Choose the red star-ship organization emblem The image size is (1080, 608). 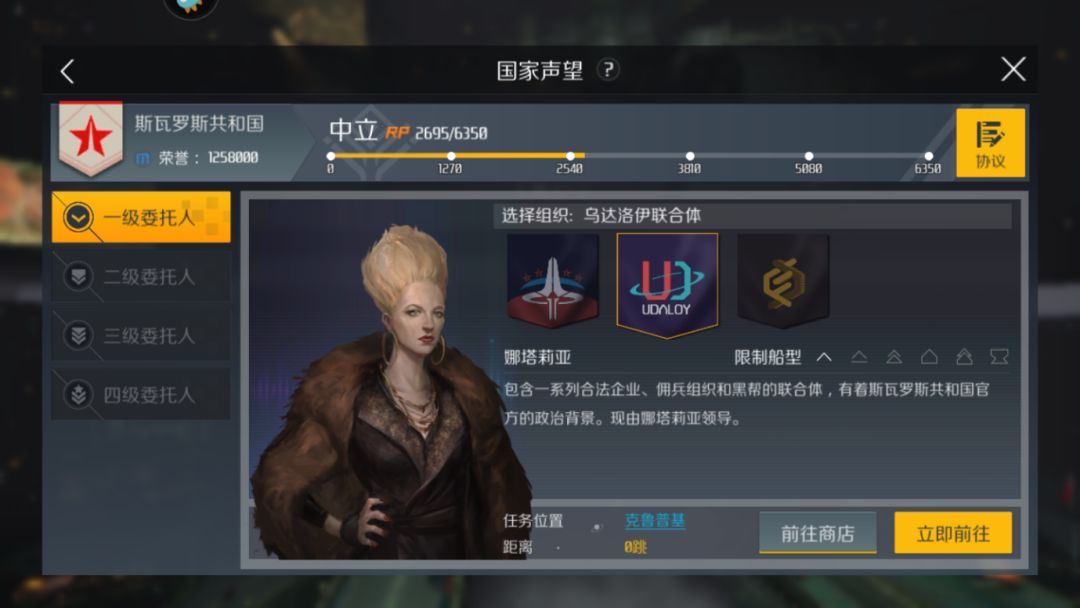[552, 283]
